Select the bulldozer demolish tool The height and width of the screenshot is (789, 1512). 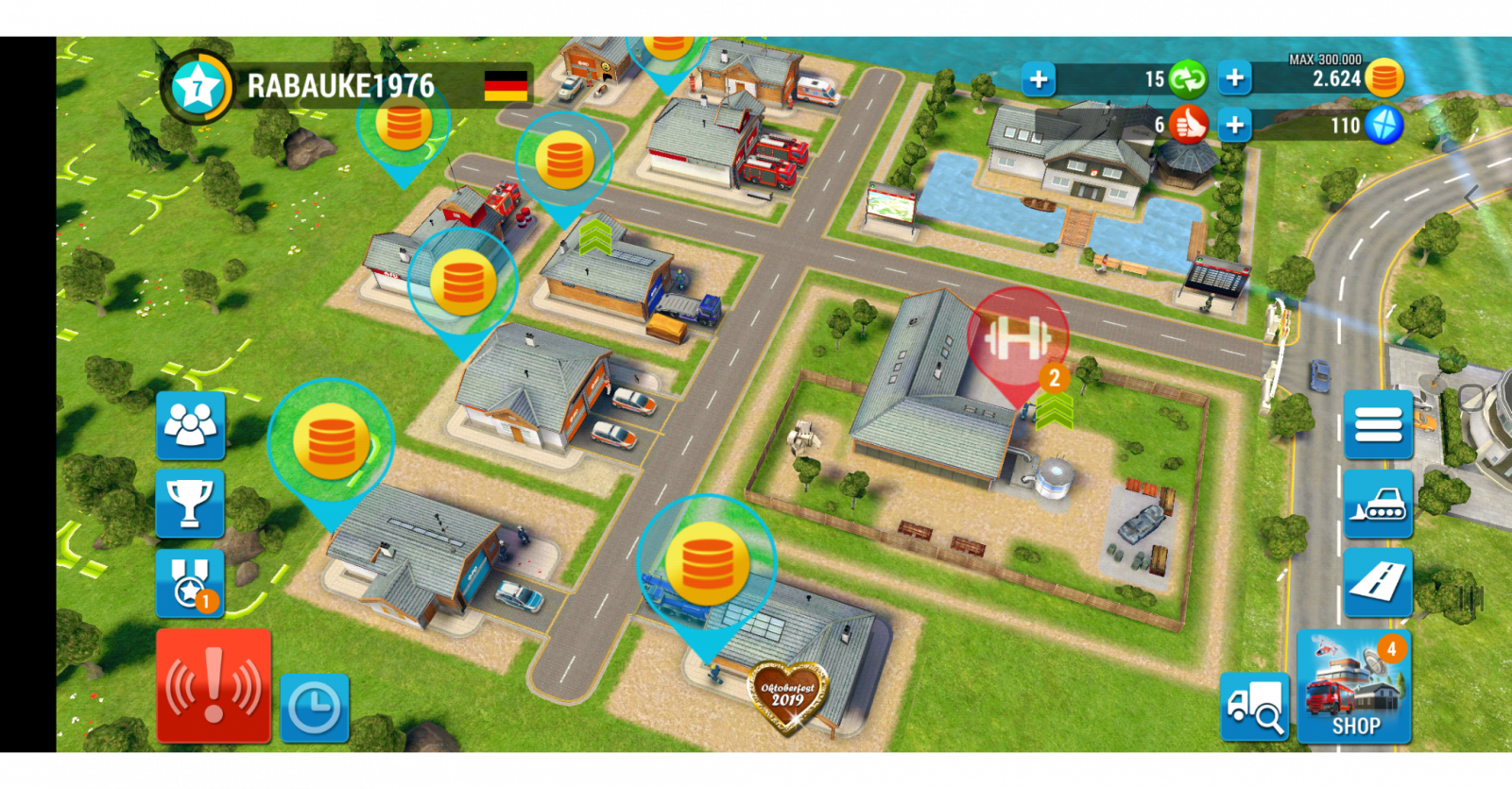1378,505
